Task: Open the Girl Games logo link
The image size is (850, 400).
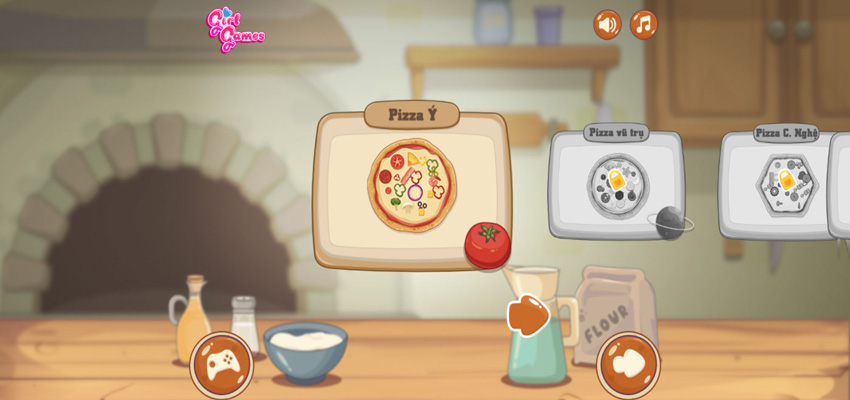Action: tap(234, 29)
